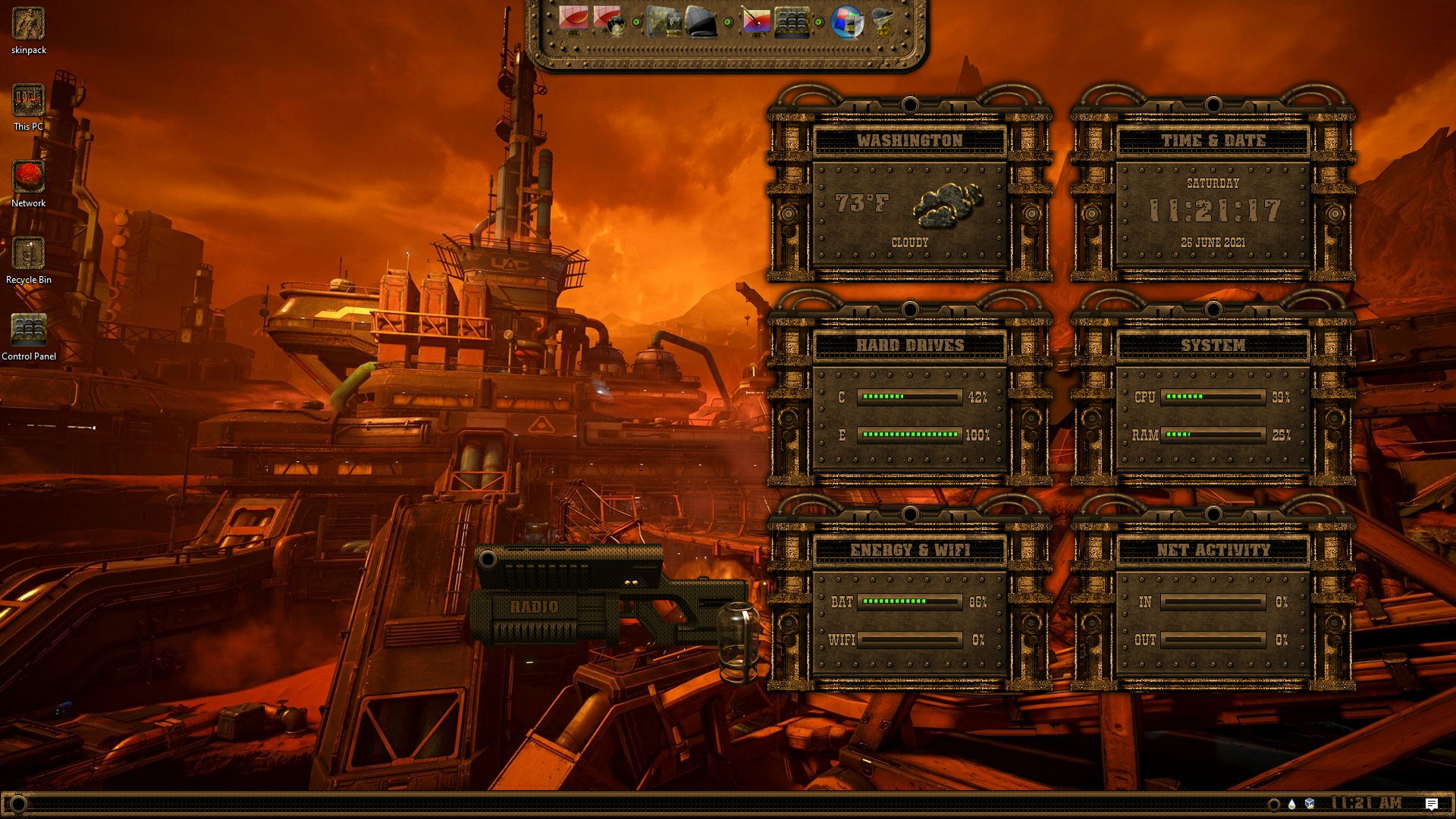Open the trash bin icon in the dock
Screen dimensions: 1456x819
[882, 21]
